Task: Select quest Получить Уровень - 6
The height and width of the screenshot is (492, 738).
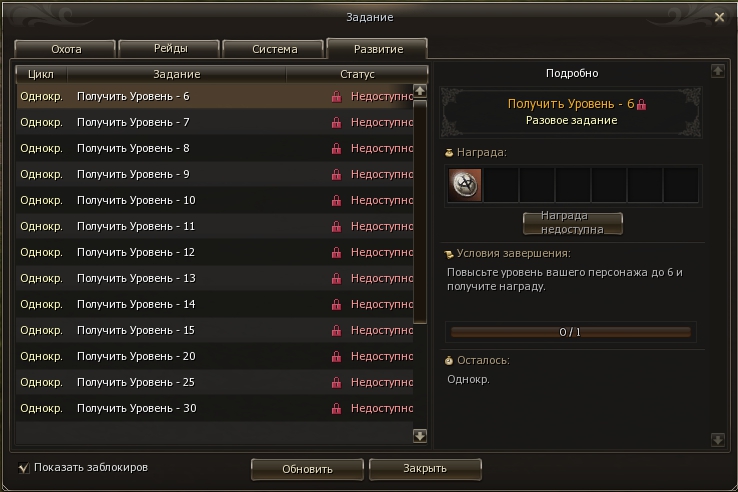Action: 133,97
